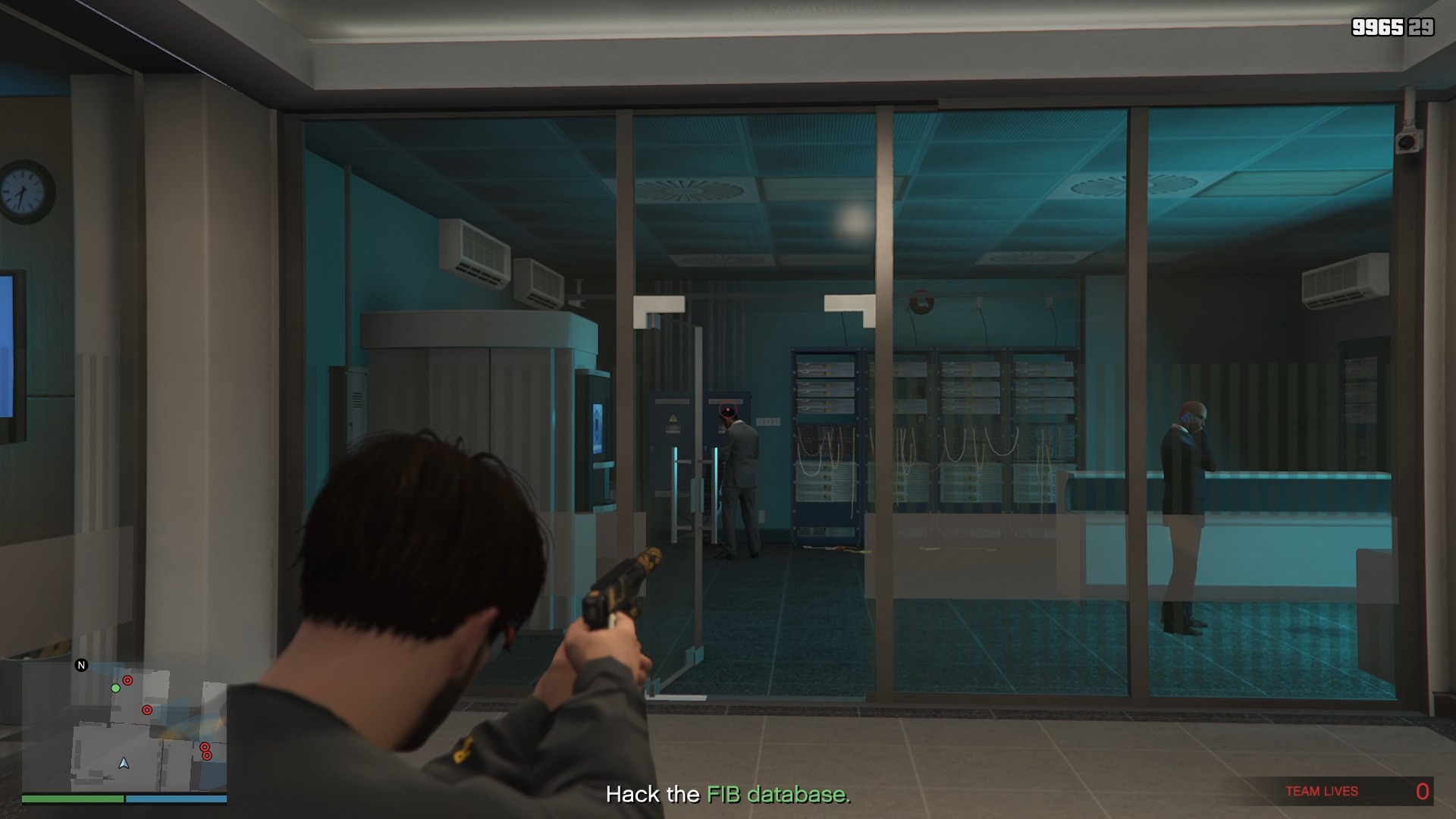This screenshot has width=1456, height=819.
Task: Click the player arrow on the minimap
Action: (x=124, y=764)
